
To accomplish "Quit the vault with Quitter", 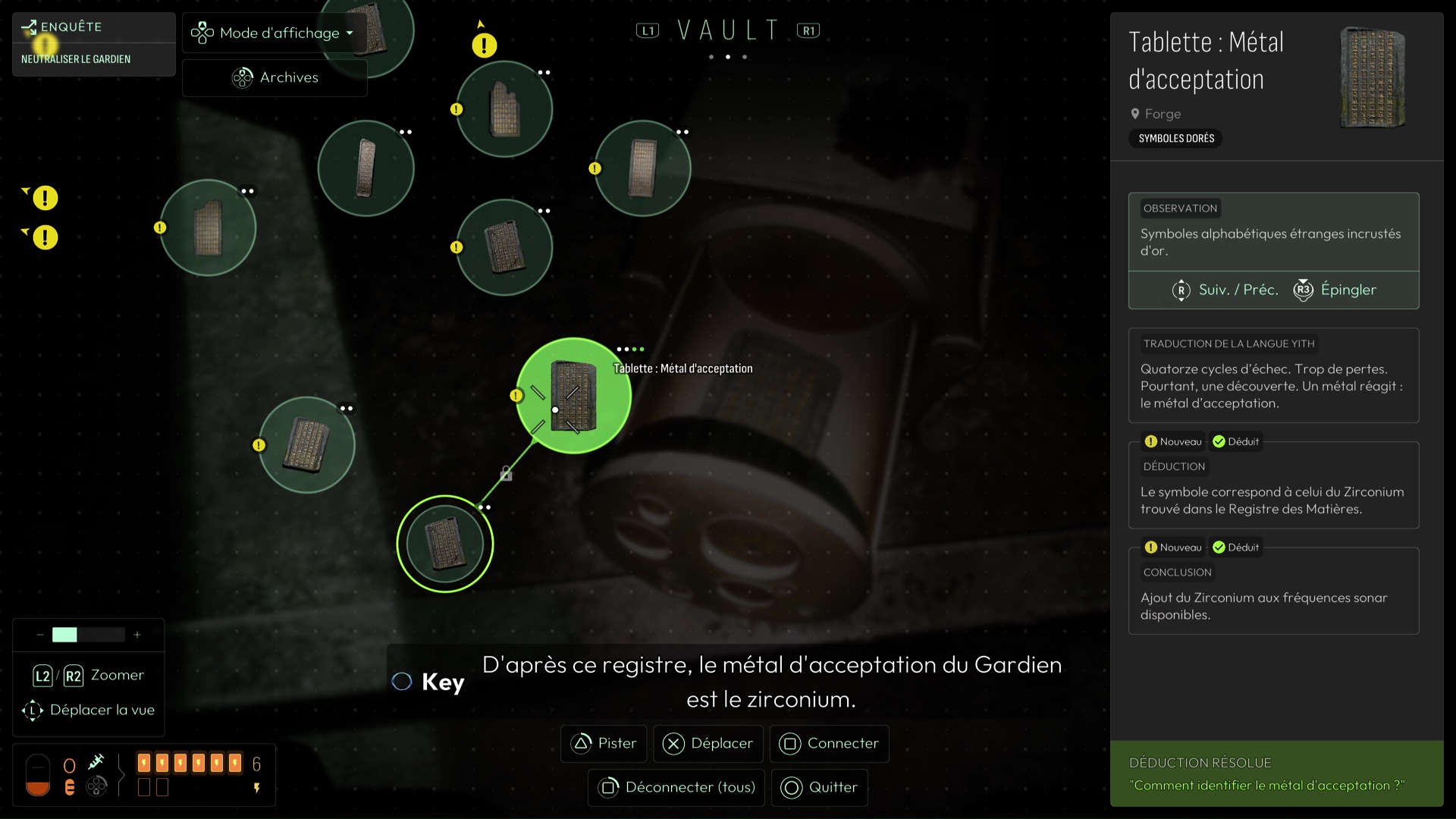I will (x=820, y=787).
